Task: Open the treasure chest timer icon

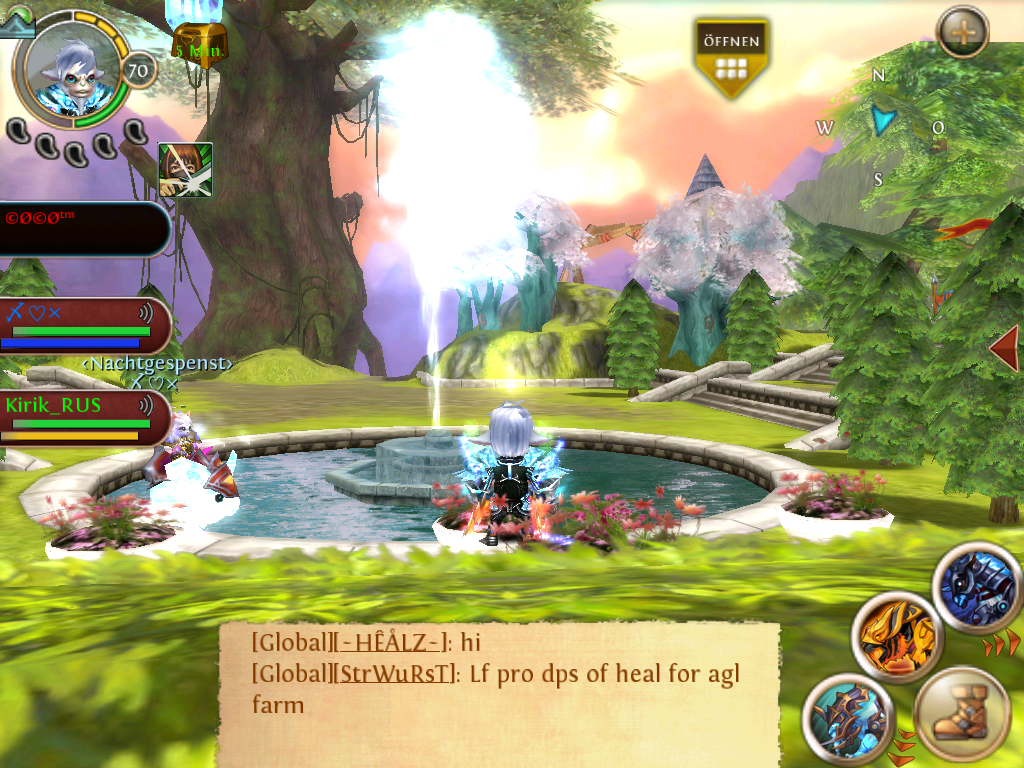Action: (200, 43)
